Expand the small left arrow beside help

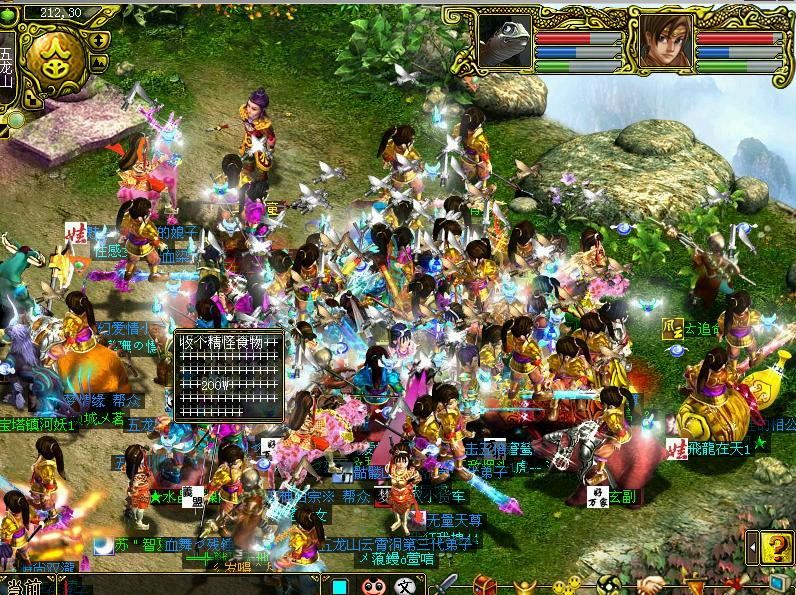753,547
